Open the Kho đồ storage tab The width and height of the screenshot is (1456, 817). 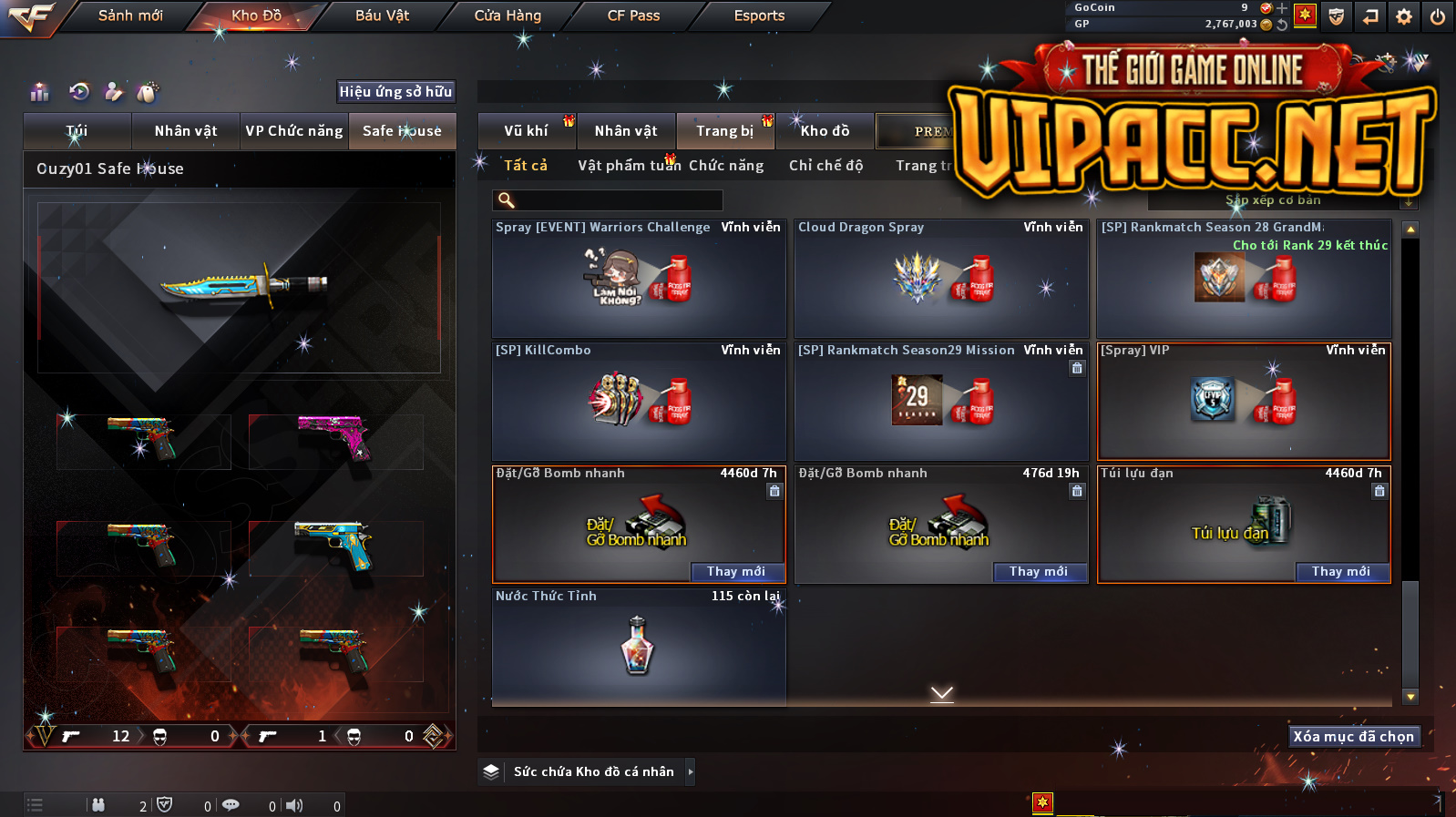(x=825, y=131)
